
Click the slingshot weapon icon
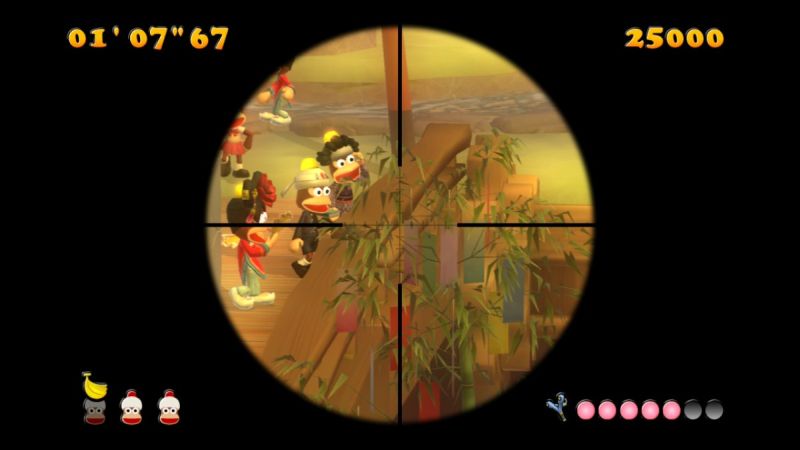click(x=556, y=406)
